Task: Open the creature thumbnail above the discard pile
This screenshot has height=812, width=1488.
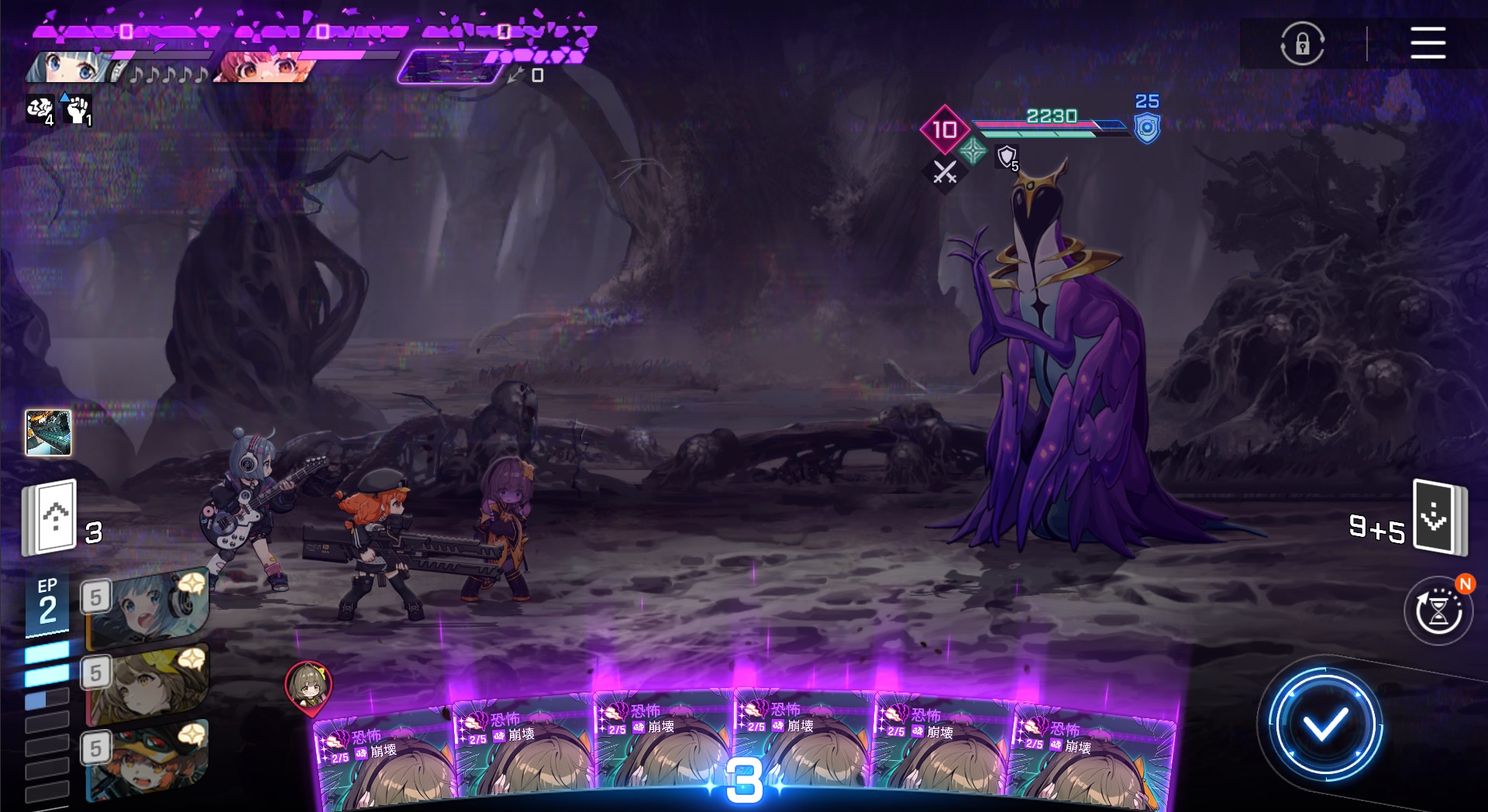Action: tap(48, 432)
